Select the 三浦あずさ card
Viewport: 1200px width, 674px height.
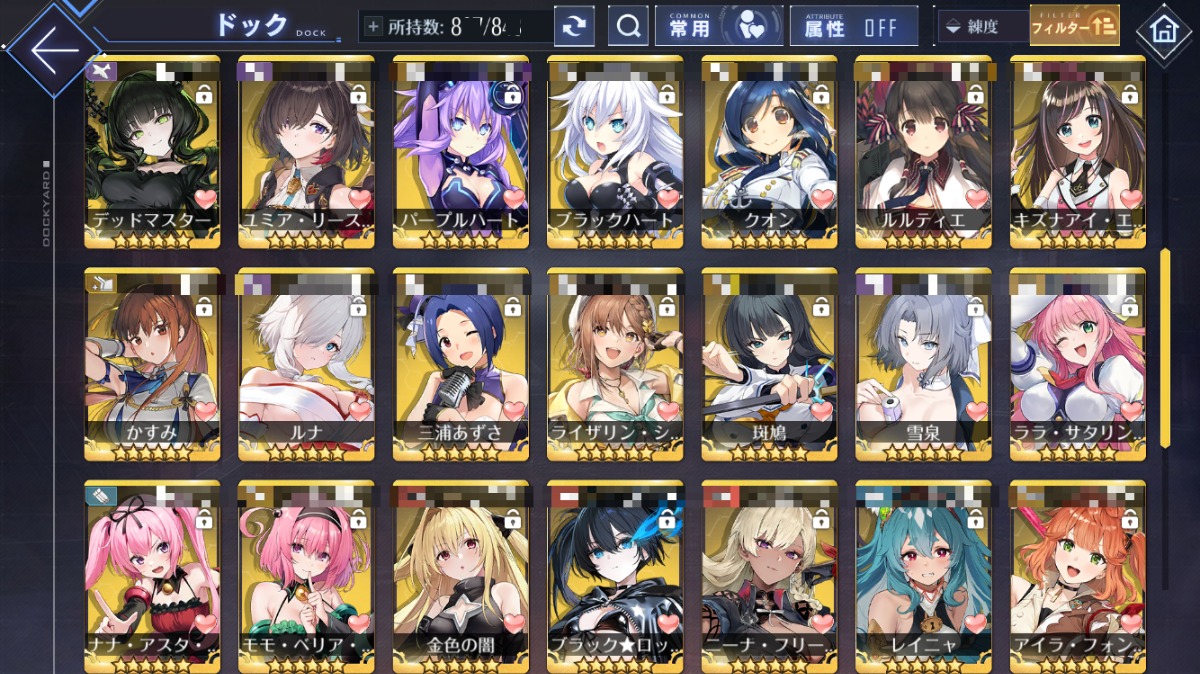click(x=461, y=362)
